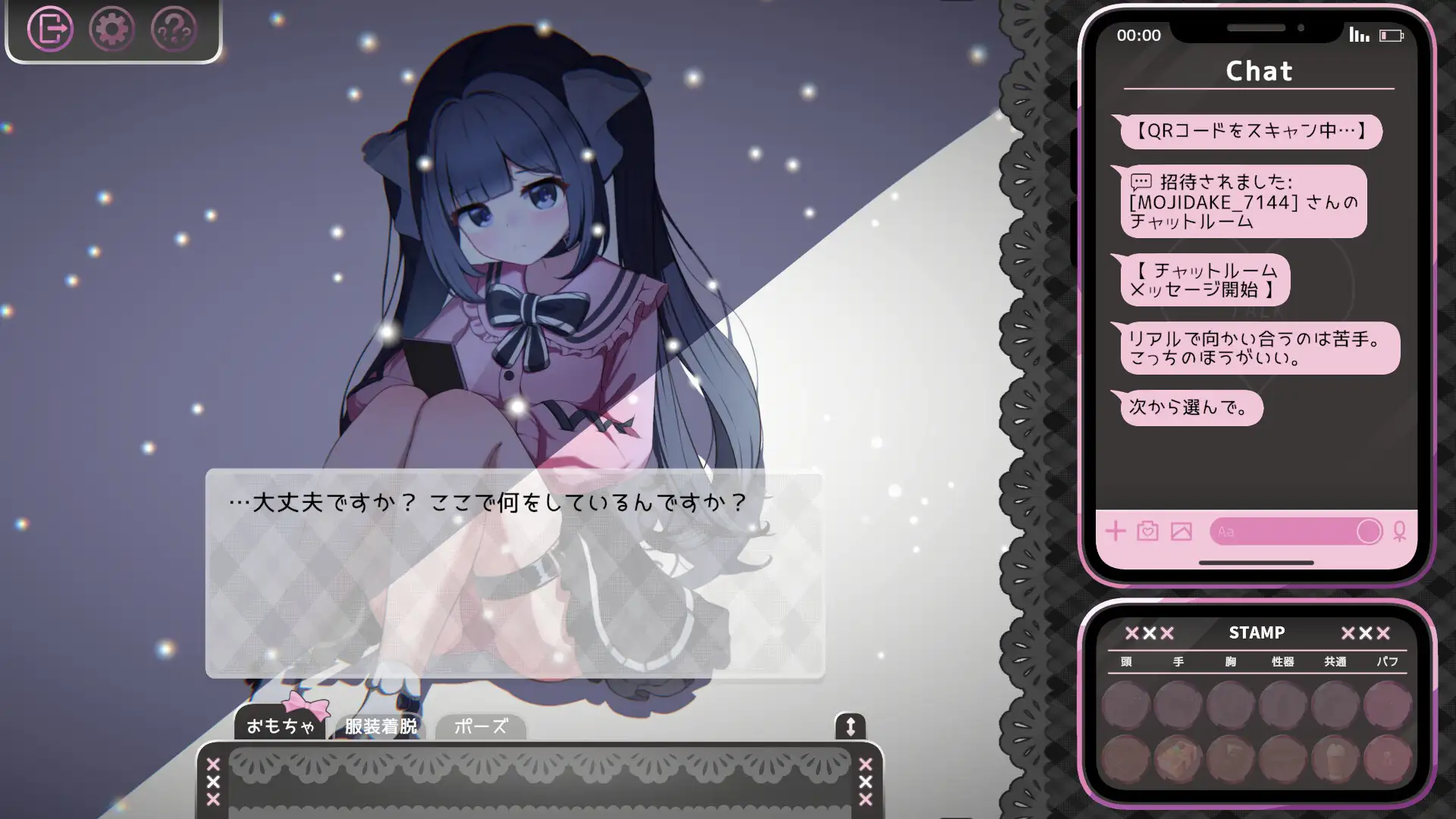Screen dimensions: 1456x819
Task: Open the MOJIDAKE_7144 invitation message
Action: (x=1244, y=202)
